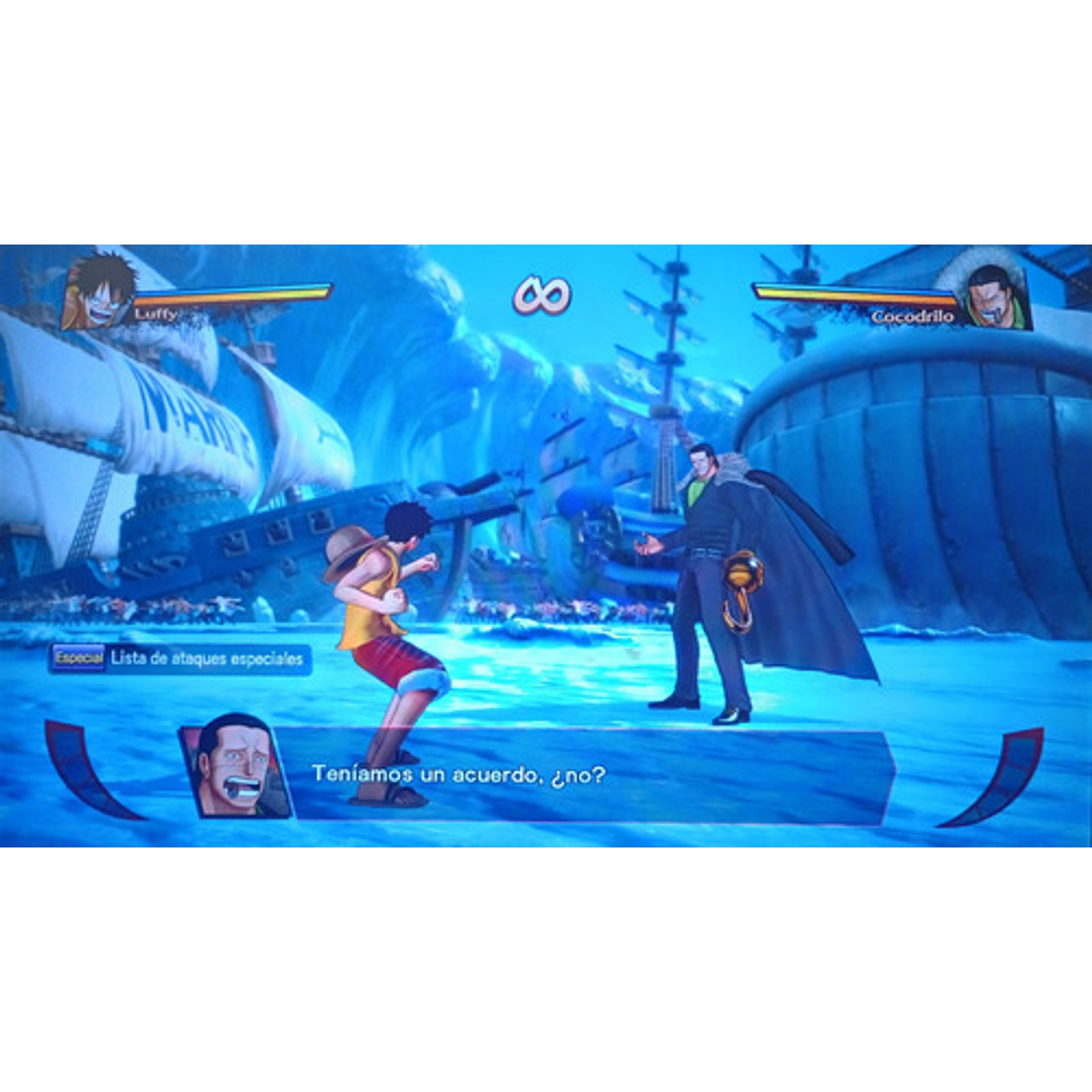Click the Lista de ataques especiales link
This screenshot has height=1092, width=1092.
207,658
